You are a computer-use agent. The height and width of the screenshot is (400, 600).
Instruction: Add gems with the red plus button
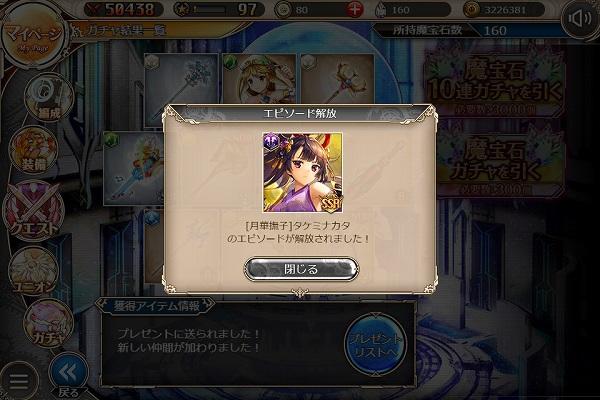click(355, 10)
